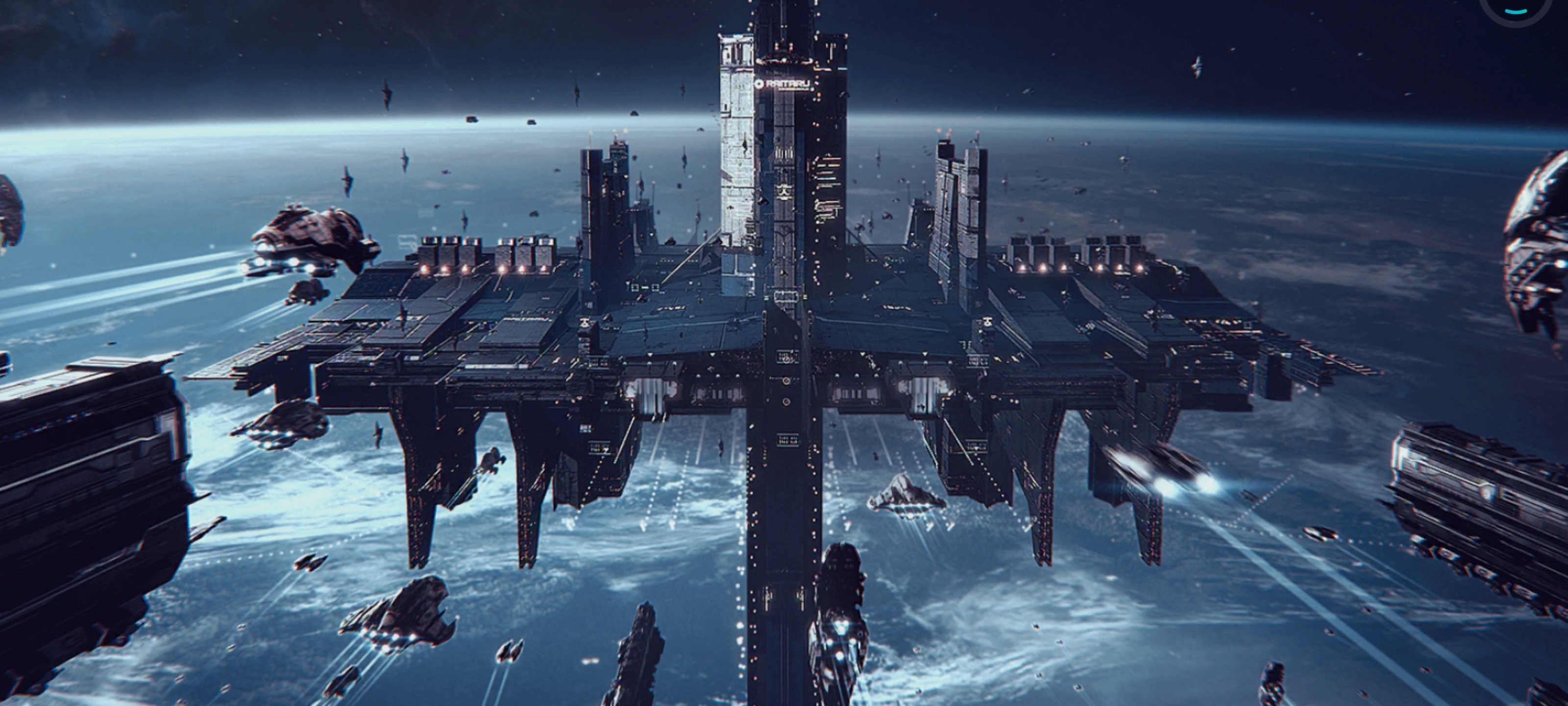Viewport: 1568px width, 706px height.
Task: Click the circular teal-arc button in corner
Action: 1515,7
